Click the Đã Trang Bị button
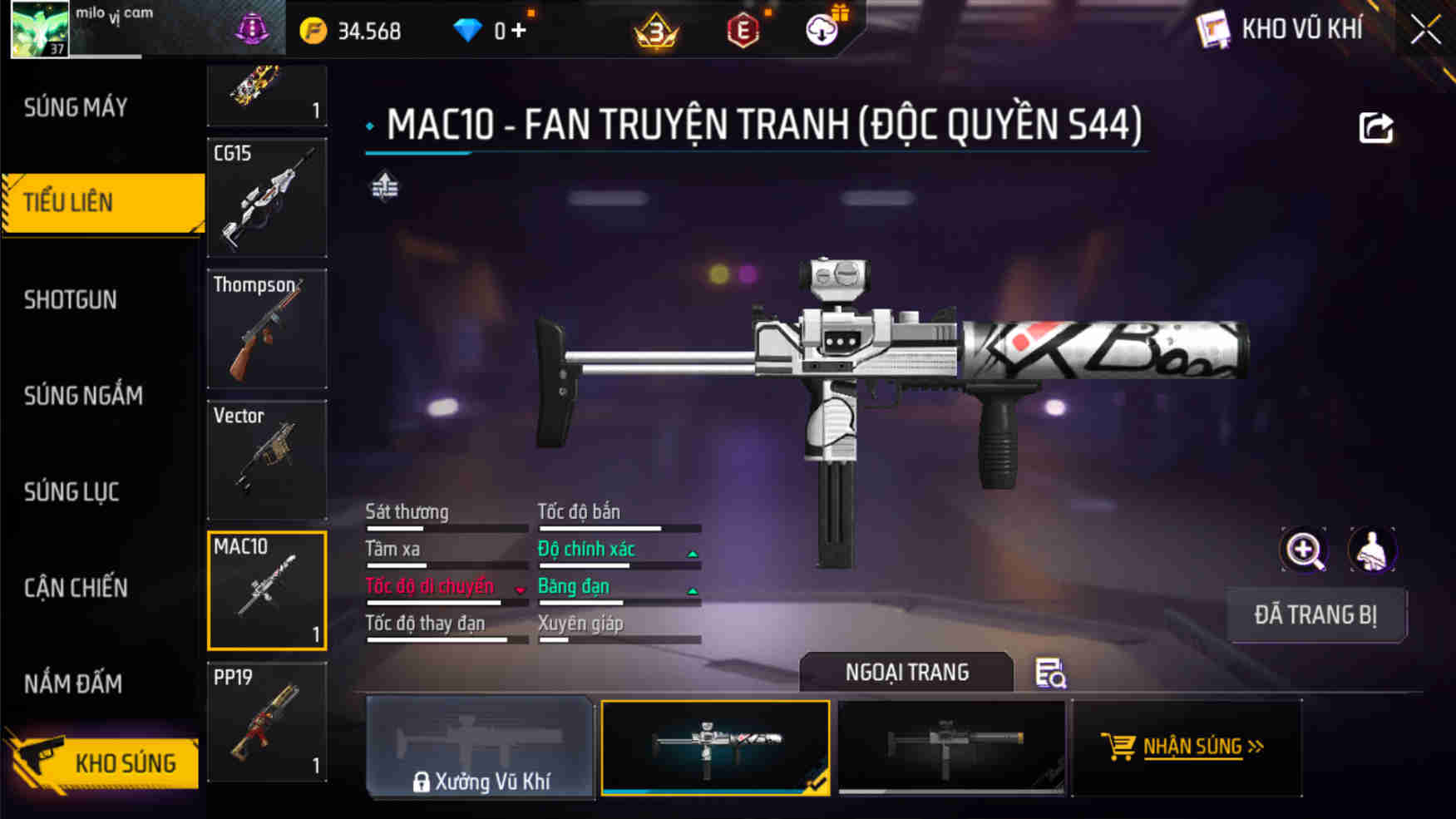1456x819 pixels. pos(1315,615)
